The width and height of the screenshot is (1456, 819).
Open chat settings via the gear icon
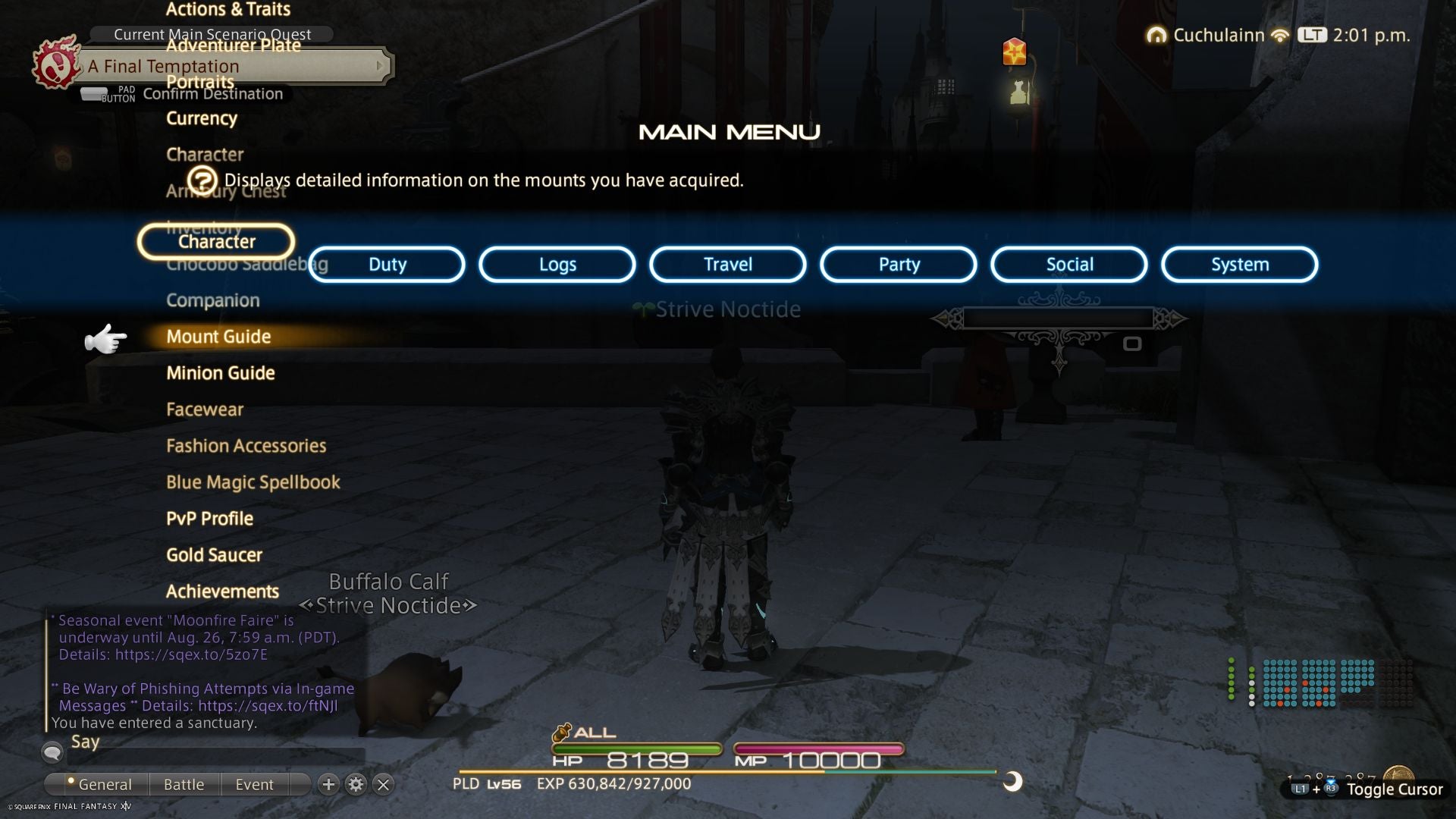pyautogui.click(x=356, y=785)
